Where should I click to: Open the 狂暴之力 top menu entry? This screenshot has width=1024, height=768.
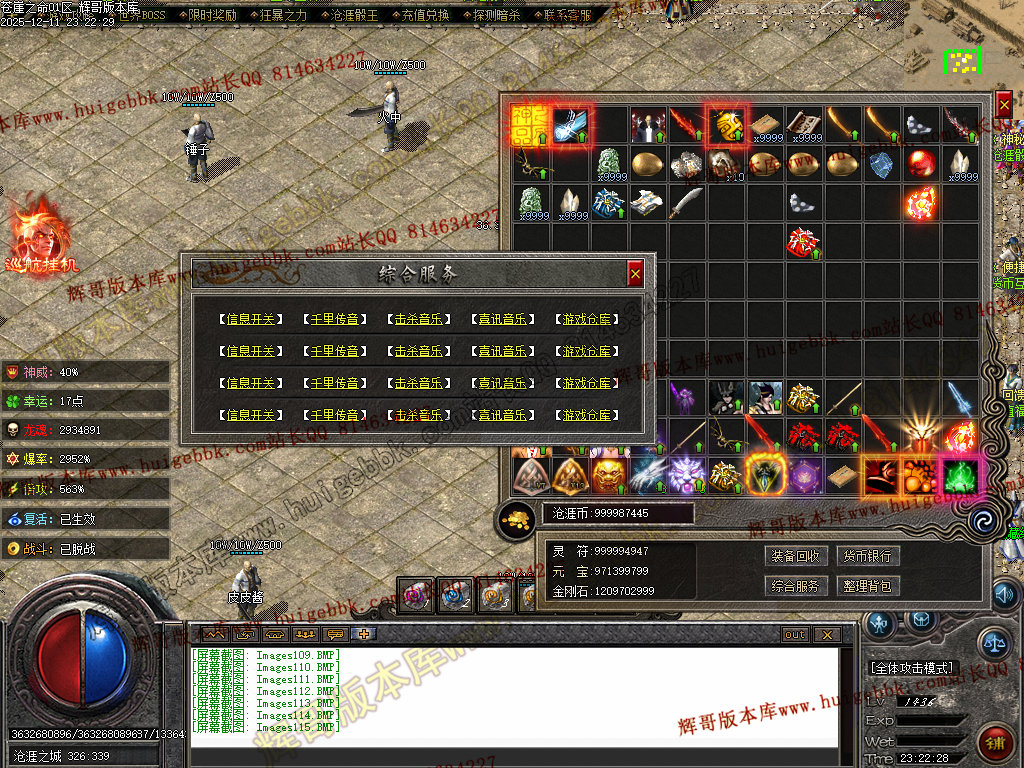pos(283,15)
